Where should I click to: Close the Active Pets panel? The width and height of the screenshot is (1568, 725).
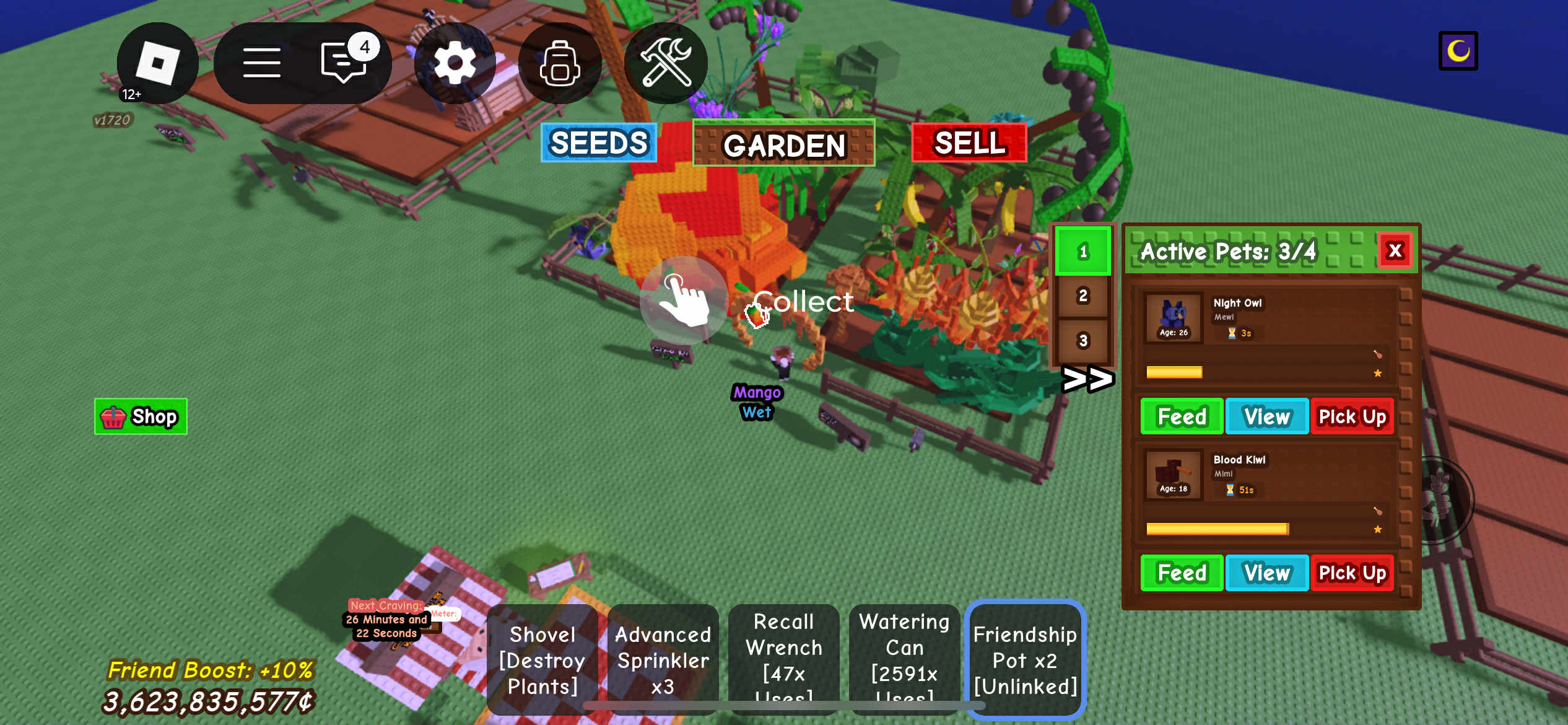[1395, 250]
